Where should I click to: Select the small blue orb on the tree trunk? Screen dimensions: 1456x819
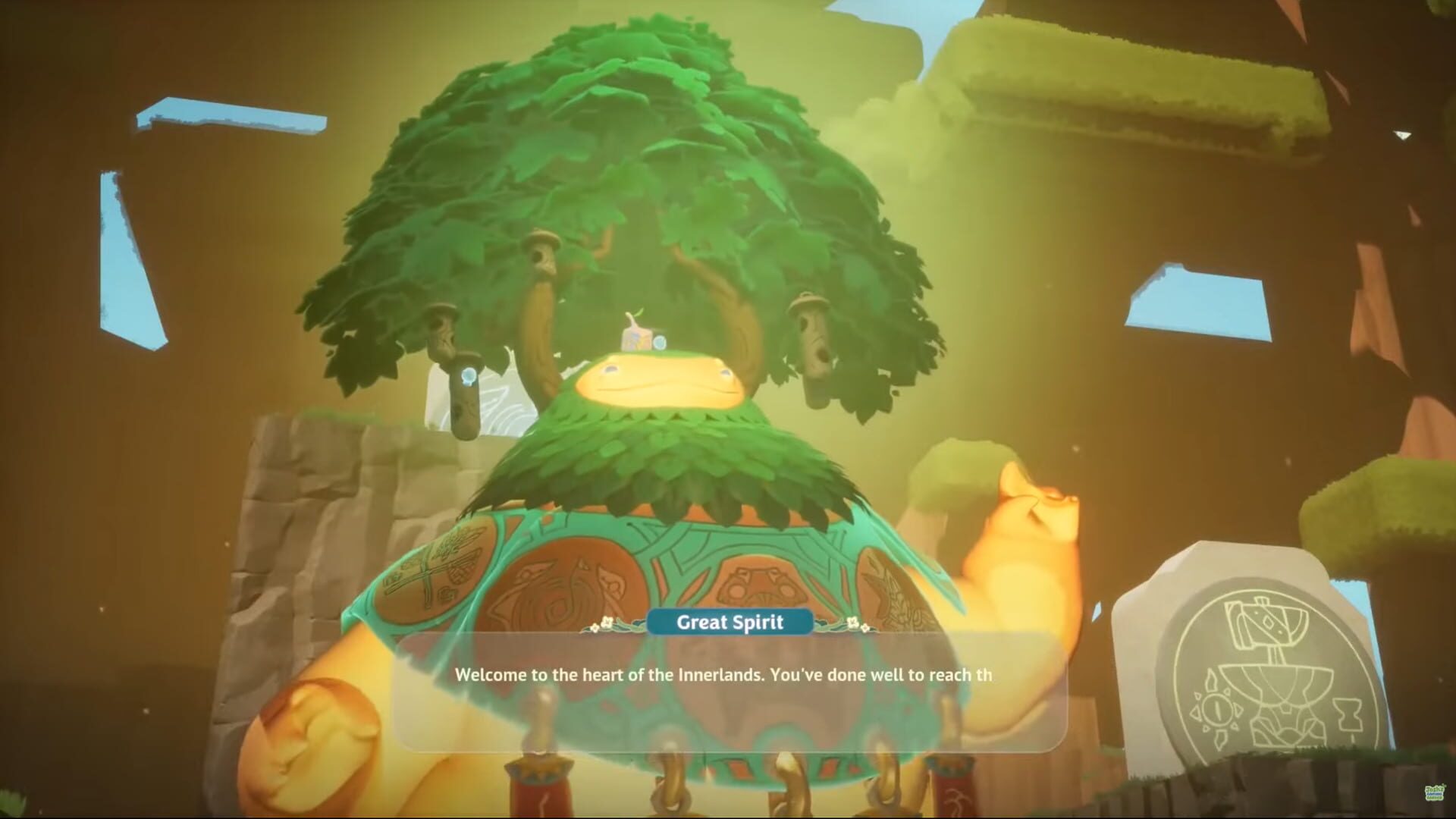tap(468, 376)
